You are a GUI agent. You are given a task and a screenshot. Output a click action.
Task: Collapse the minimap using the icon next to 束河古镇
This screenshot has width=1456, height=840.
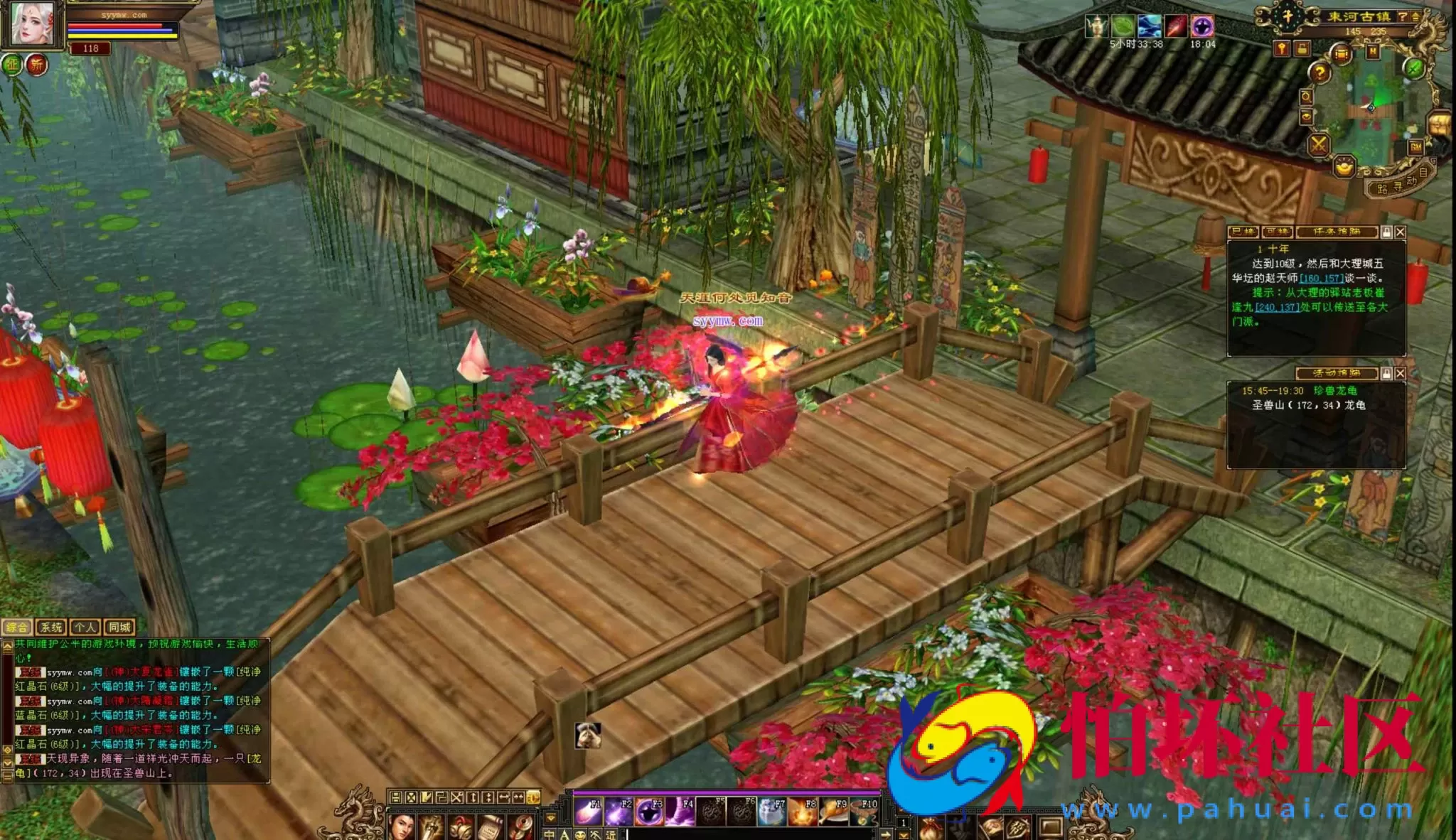coord(1415,17)
